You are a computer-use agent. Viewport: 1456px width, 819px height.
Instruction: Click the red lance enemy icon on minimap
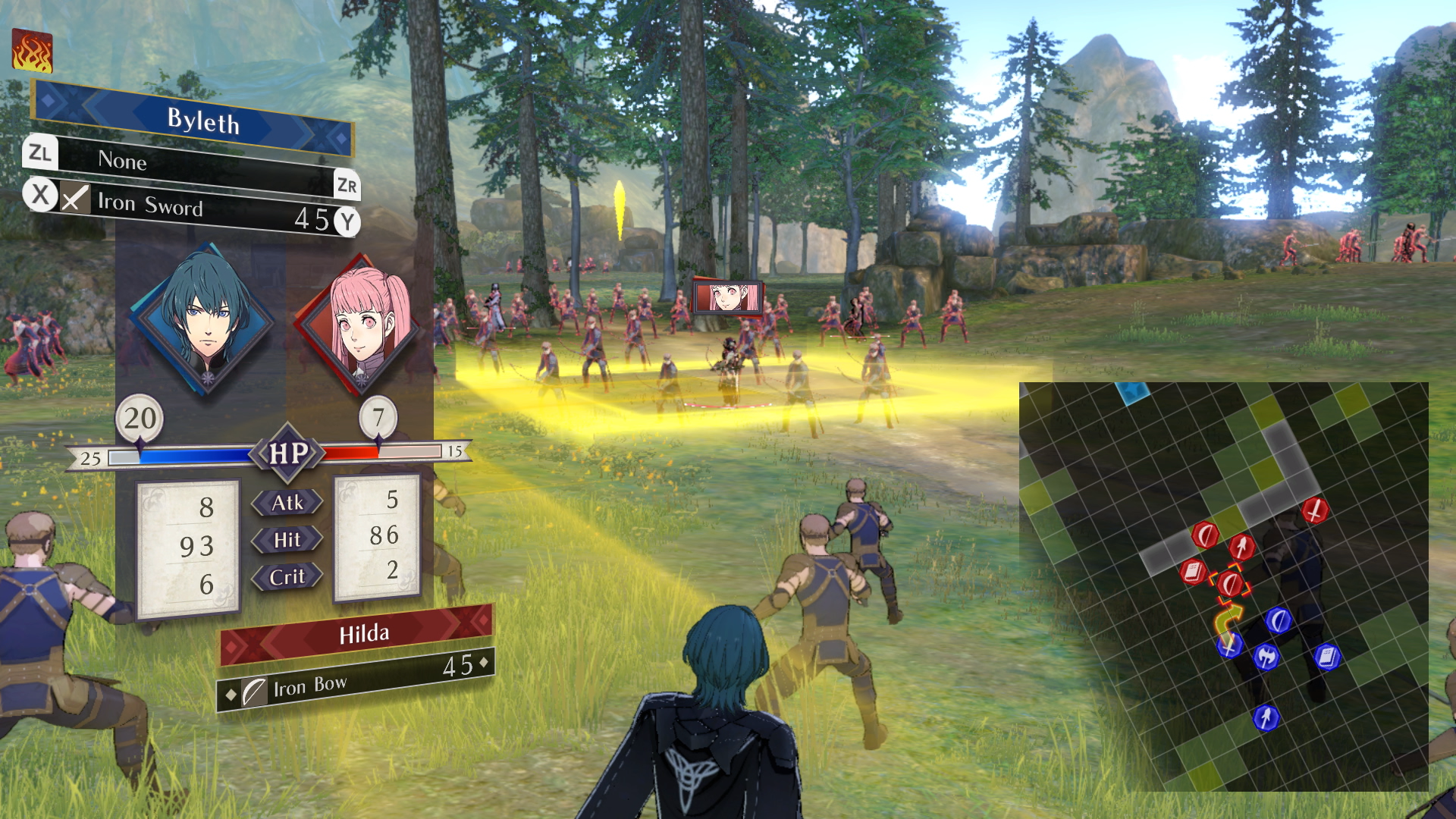(1241, 546)
